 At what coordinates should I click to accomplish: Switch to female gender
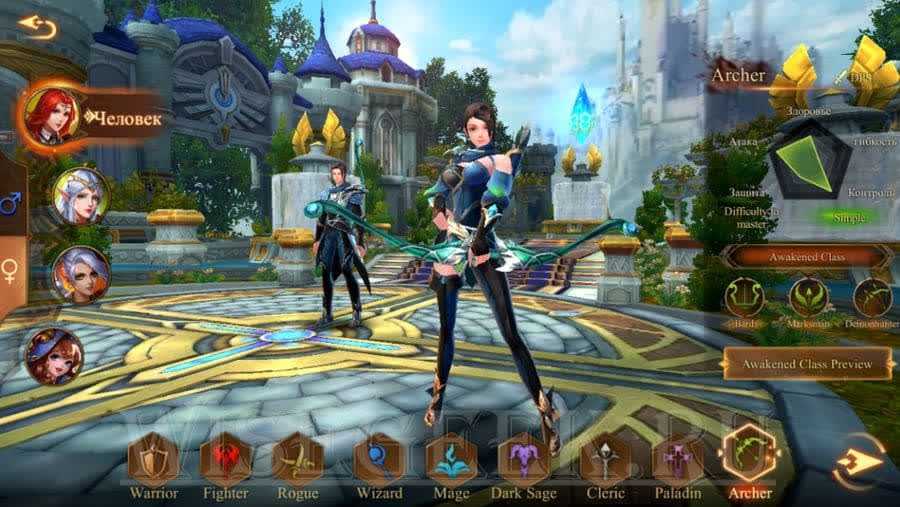(11, 271)
